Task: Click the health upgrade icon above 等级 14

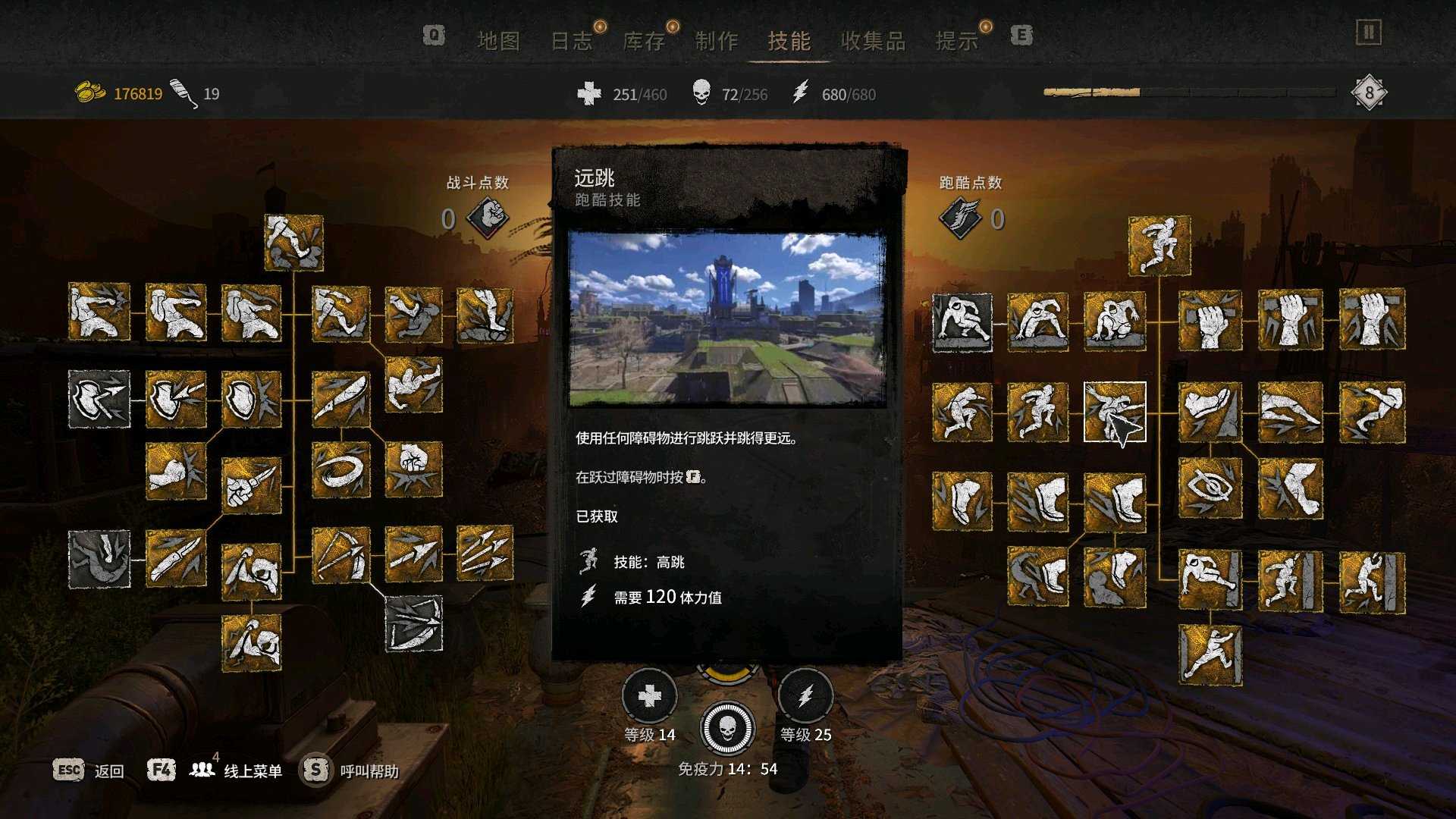Action: point(651,696)
